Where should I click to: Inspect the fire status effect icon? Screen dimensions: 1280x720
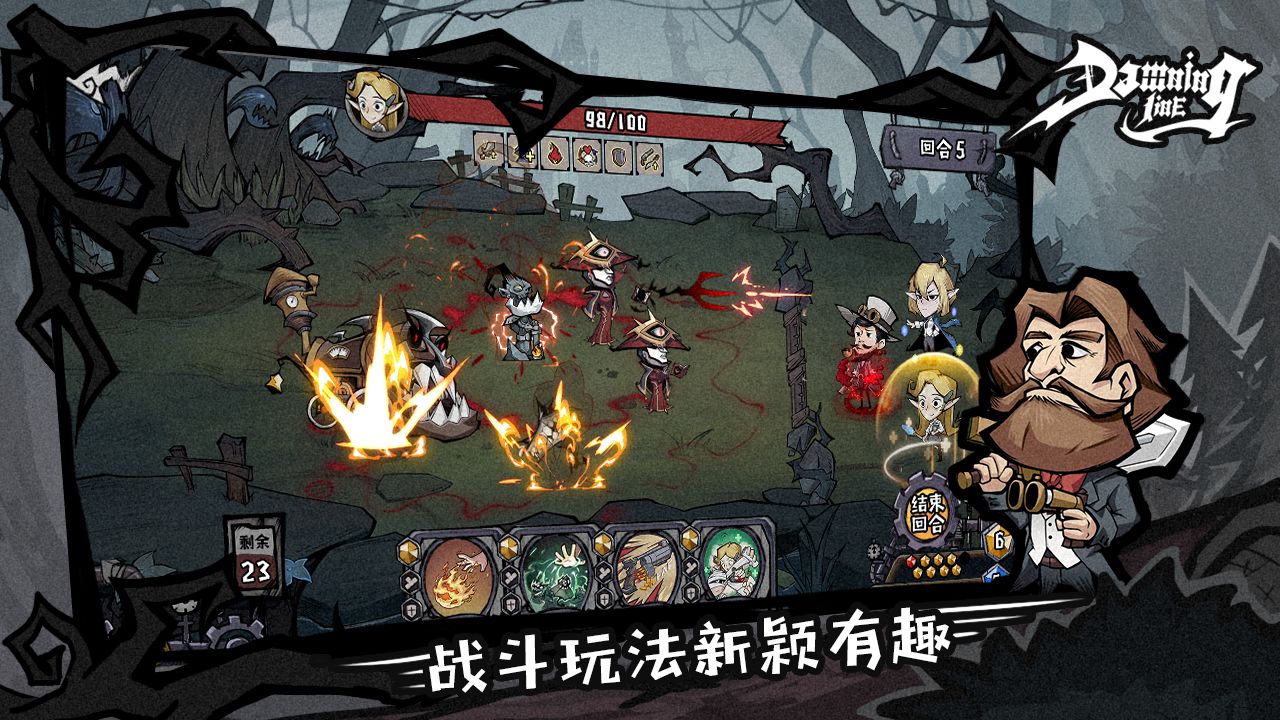[554, 152]
